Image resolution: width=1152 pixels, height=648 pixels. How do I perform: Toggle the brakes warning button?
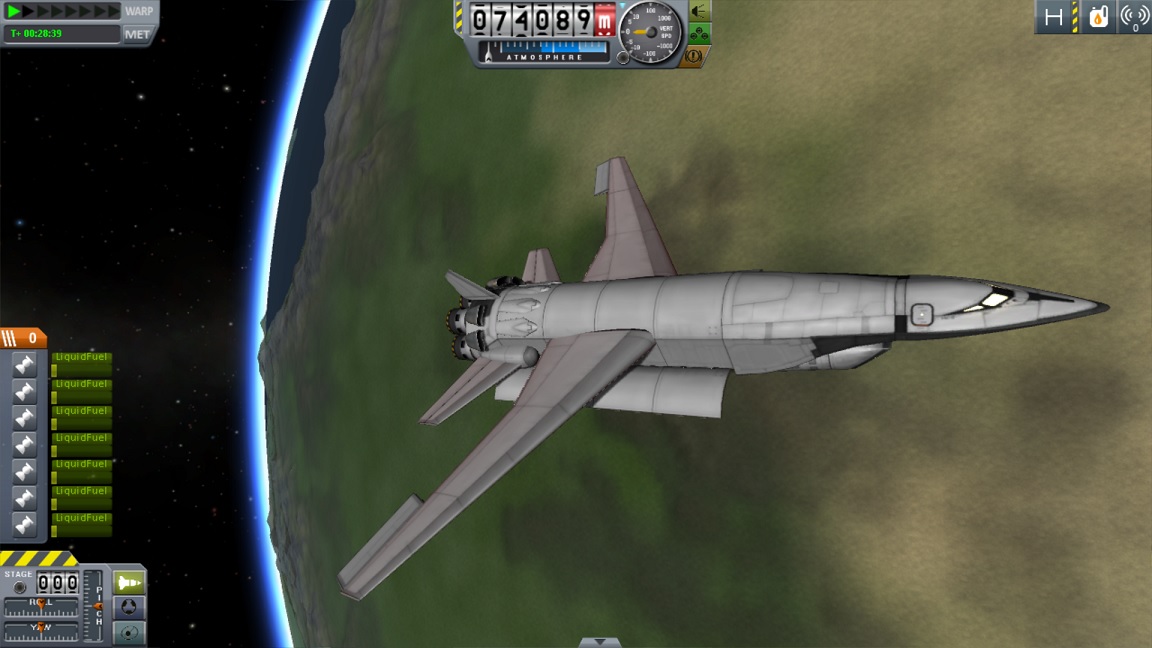[694, 57]
